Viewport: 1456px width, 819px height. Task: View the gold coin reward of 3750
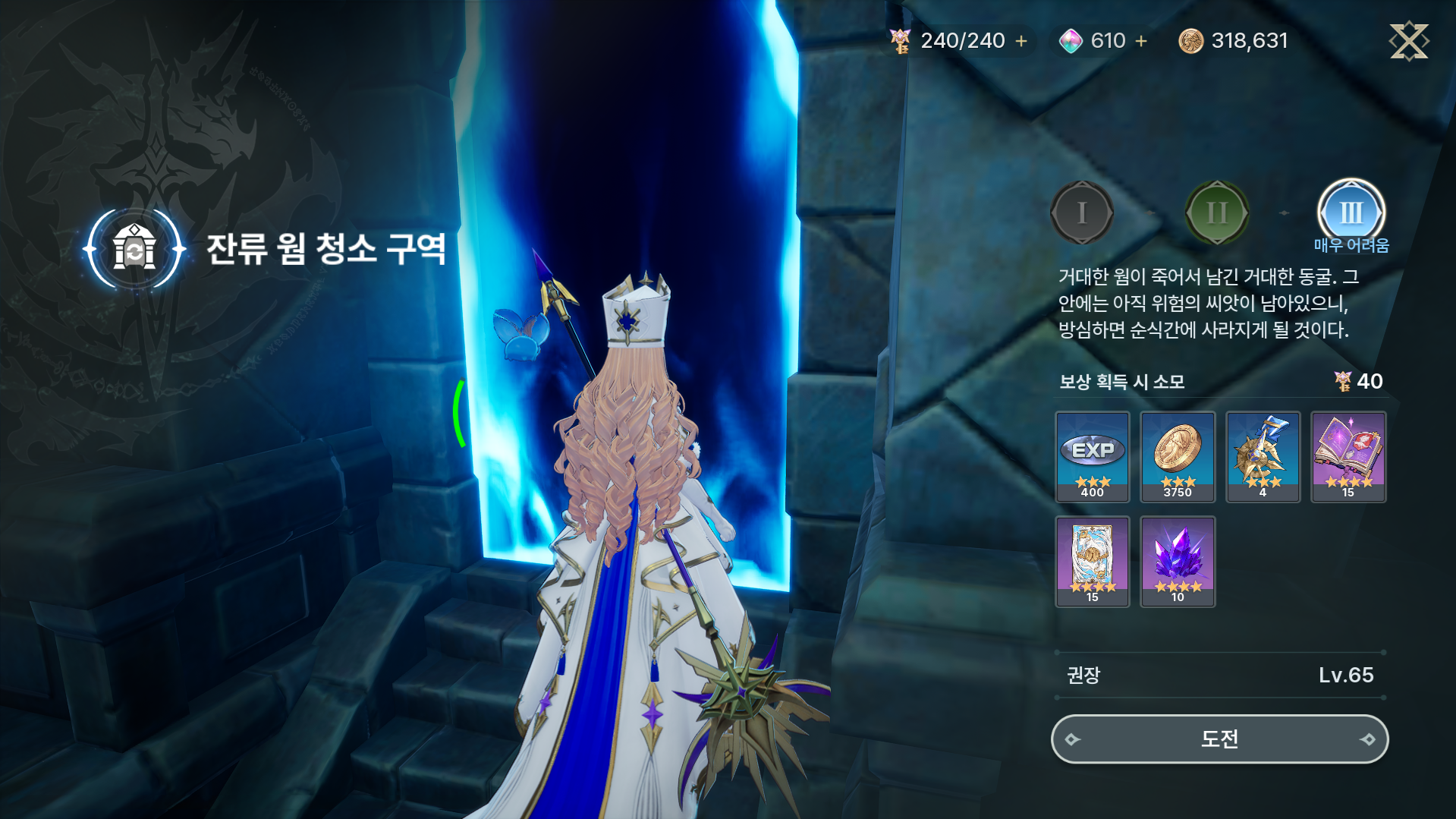point(1178,456)
